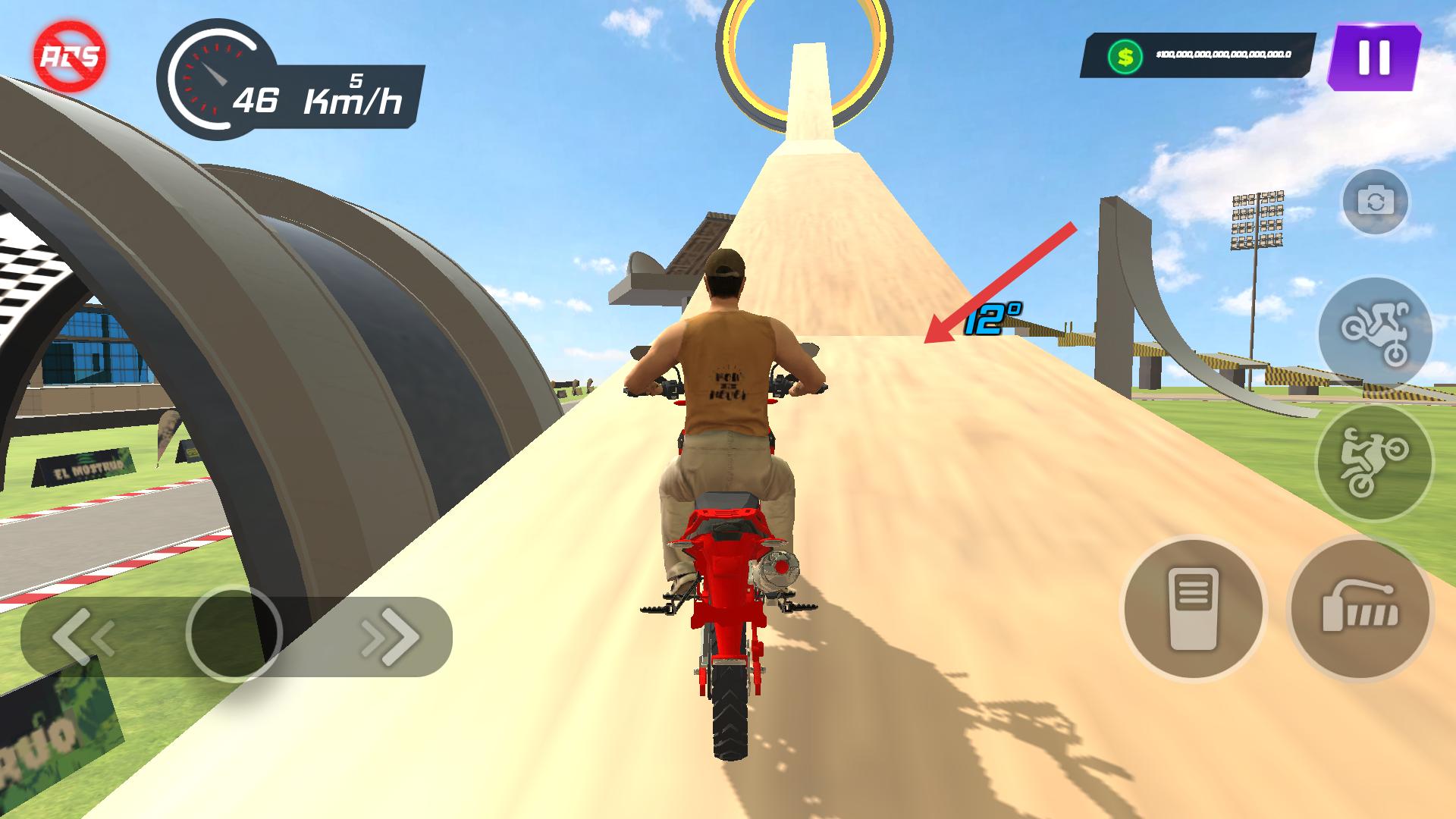Viewport: 1456px width, 819px height.
Task: Tap the no-ads remove button
Action: click(70, 56)
